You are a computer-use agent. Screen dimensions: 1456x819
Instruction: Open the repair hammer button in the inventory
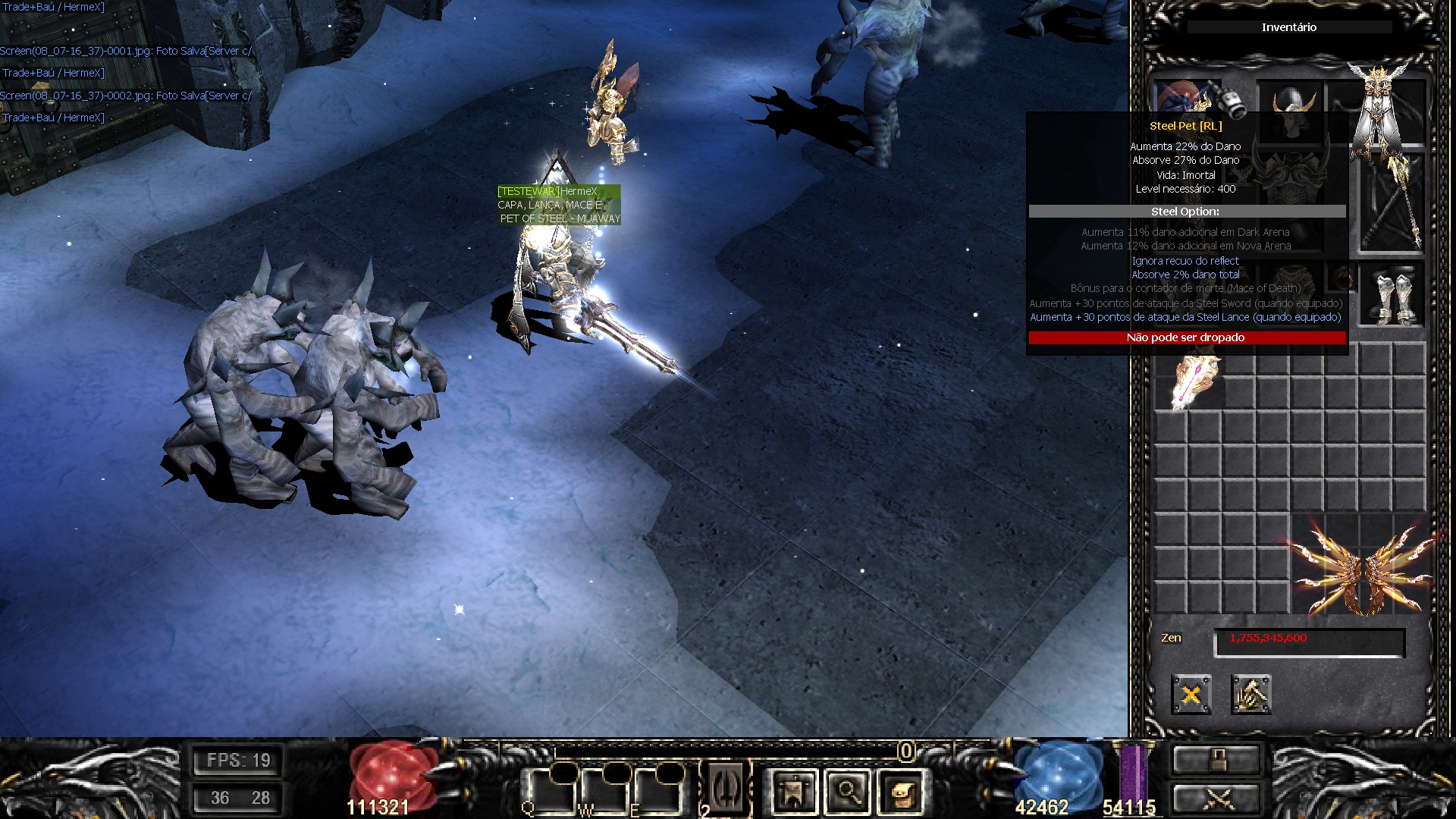[x=1250, y=695]
